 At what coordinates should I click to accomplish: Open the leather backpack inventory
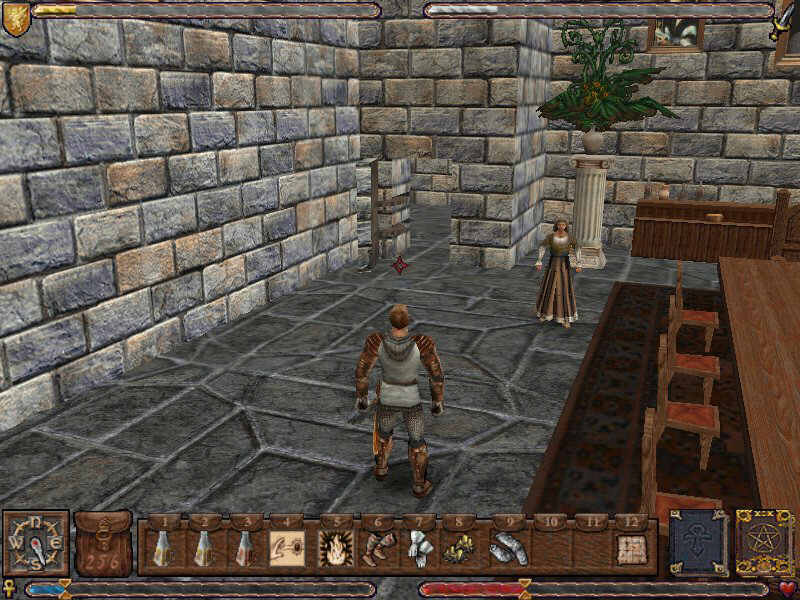103,544
